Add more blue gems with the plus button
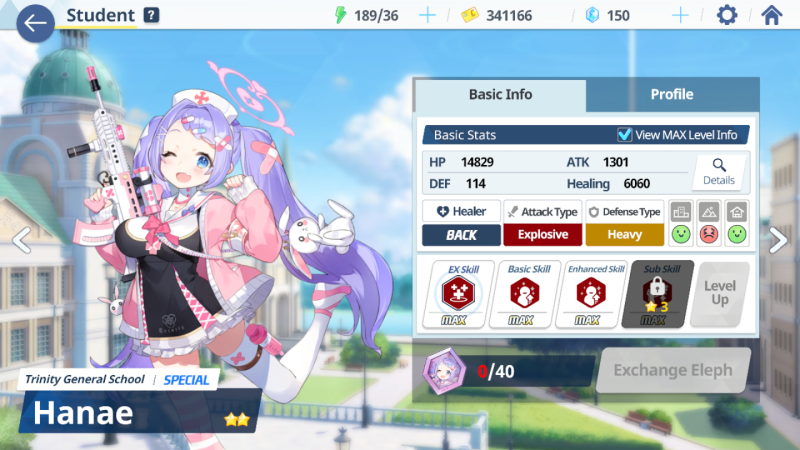 pyautogui.click(x=681, y=15)
